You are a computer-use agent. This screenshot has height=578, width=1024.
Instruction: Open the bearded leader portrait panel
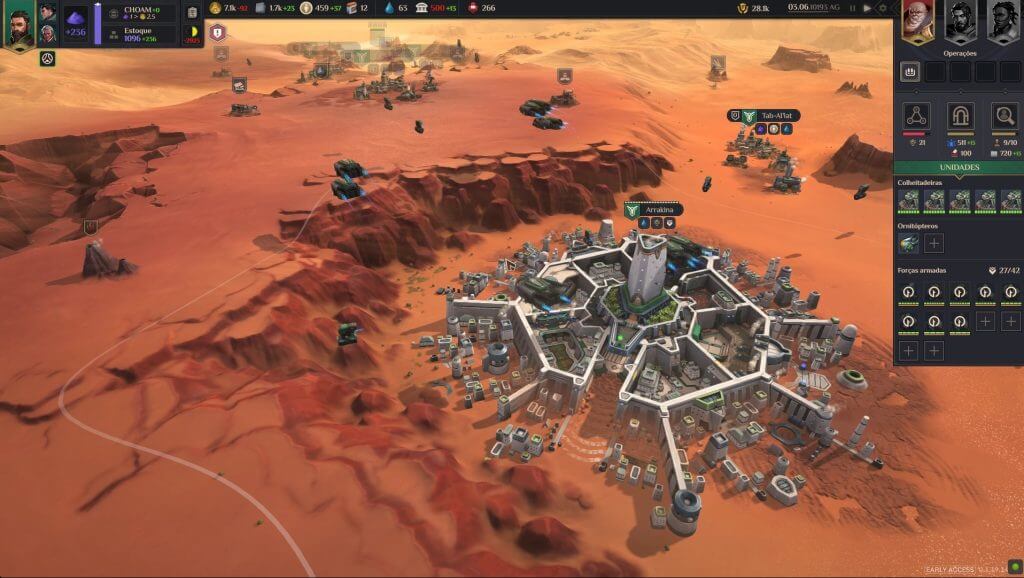[x=19, y=24]
